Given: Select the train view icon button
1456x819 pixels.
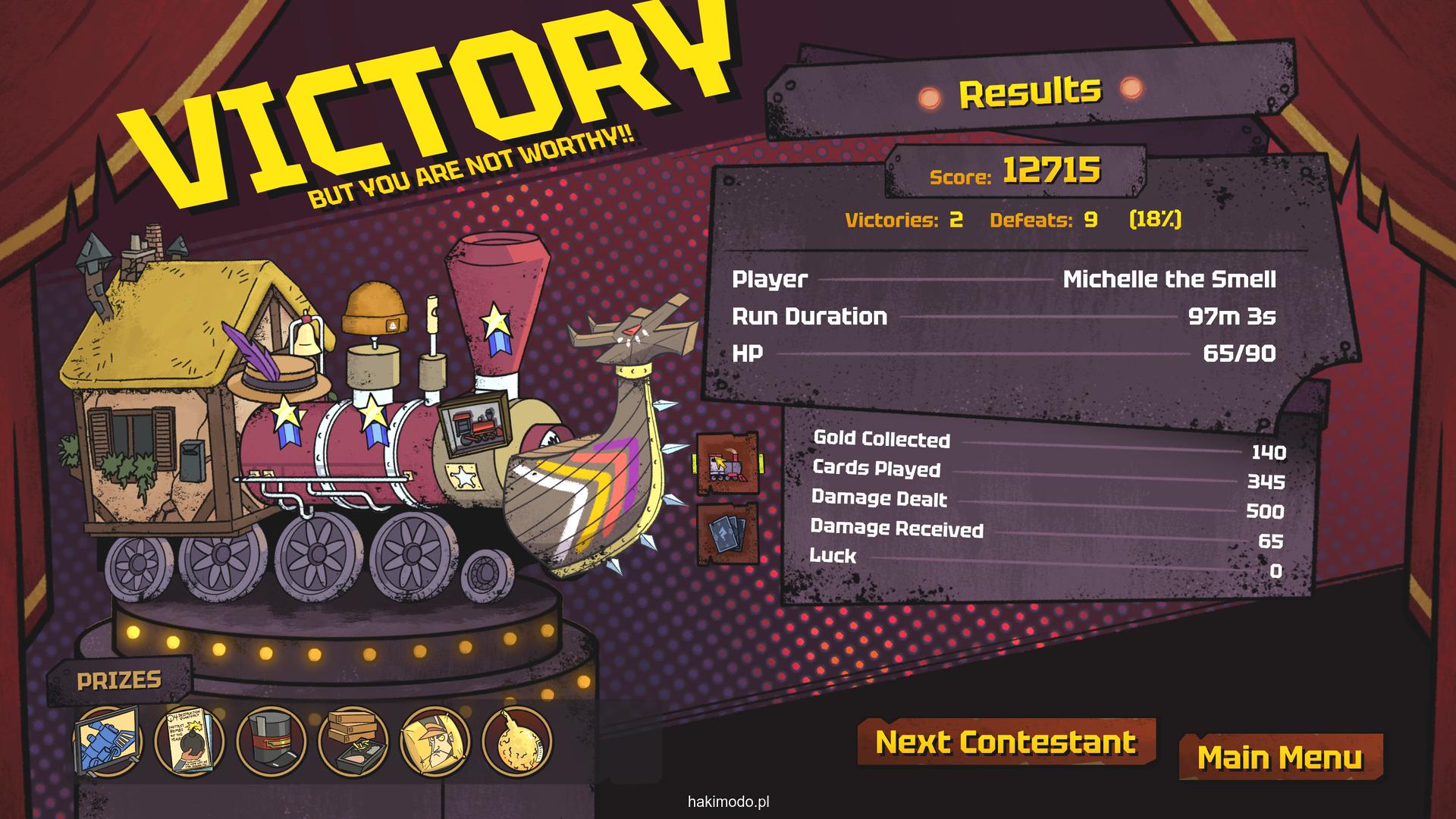Looking at the screenshot, I should (727, 463).
